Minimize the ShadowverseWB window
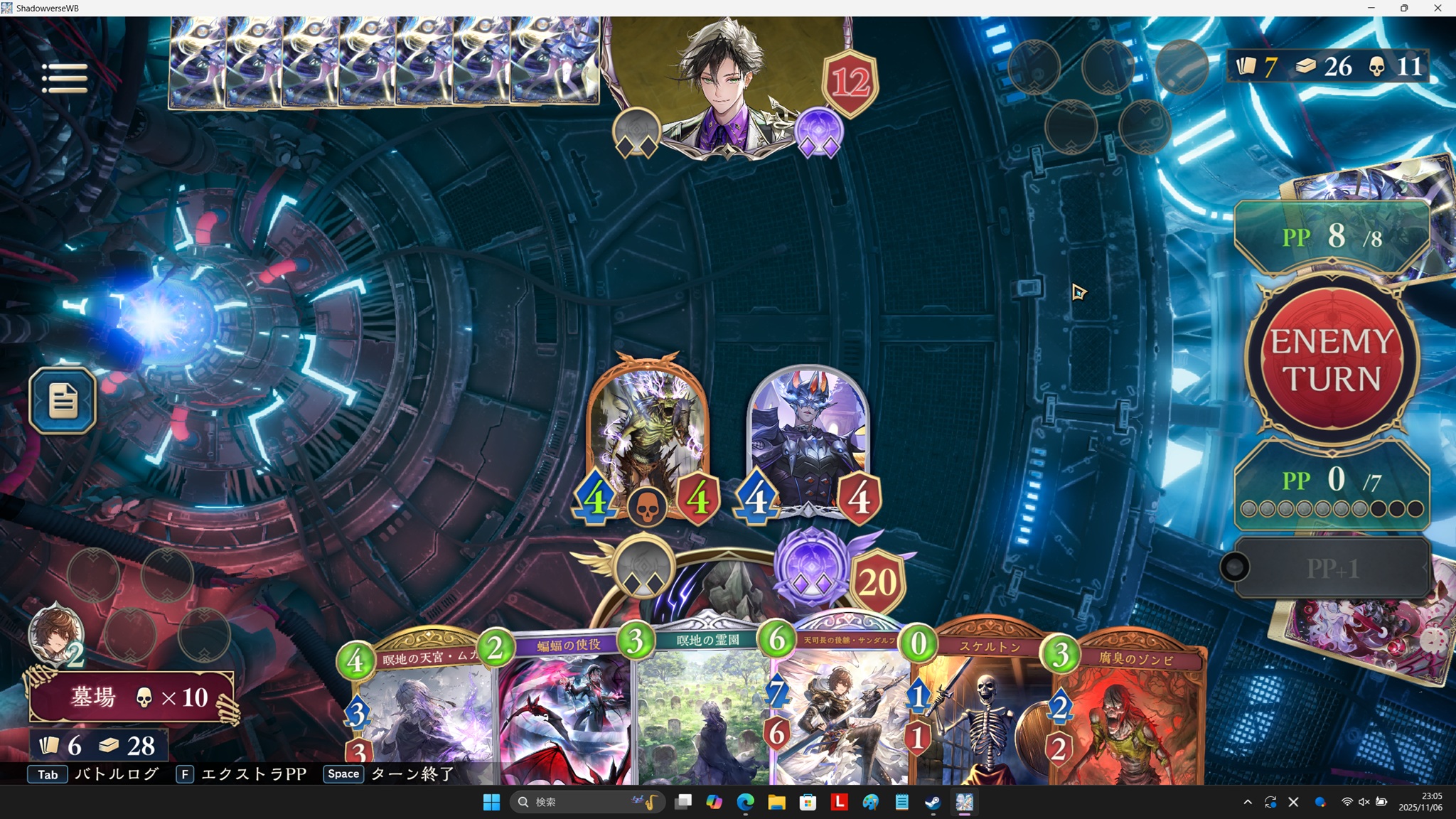The width and height of the screenshot is (1456, 819). click(1371, 8)
